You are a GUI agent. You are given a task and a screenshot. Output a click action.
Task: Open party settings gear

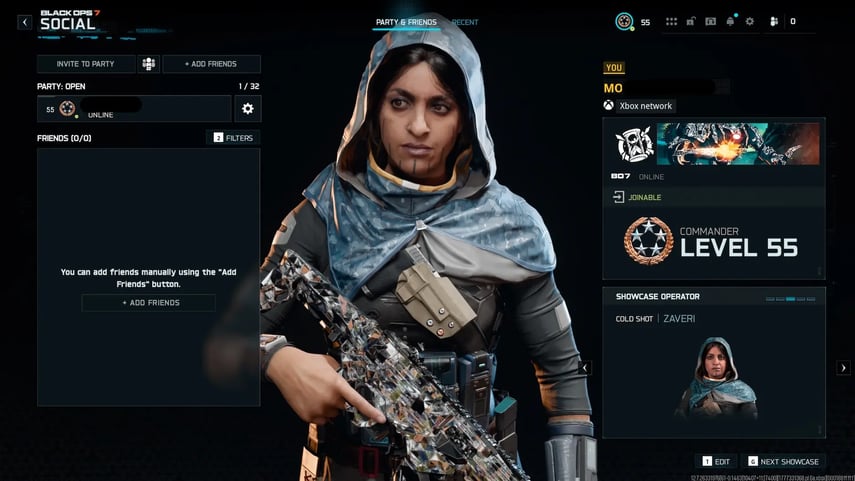[247, 109]
